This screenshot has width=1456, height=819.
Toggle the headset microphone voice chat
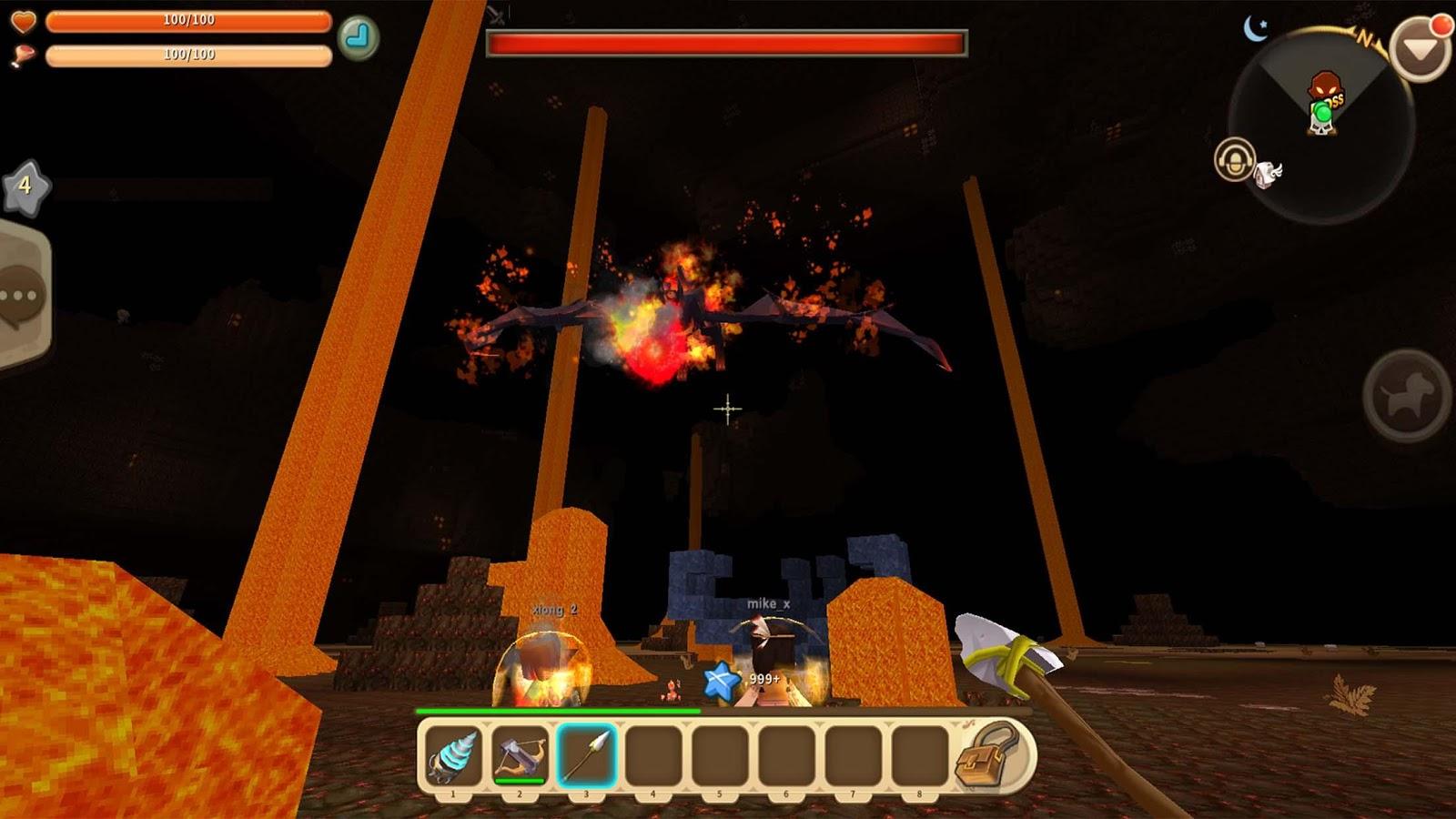click(x=1234, y=159)
